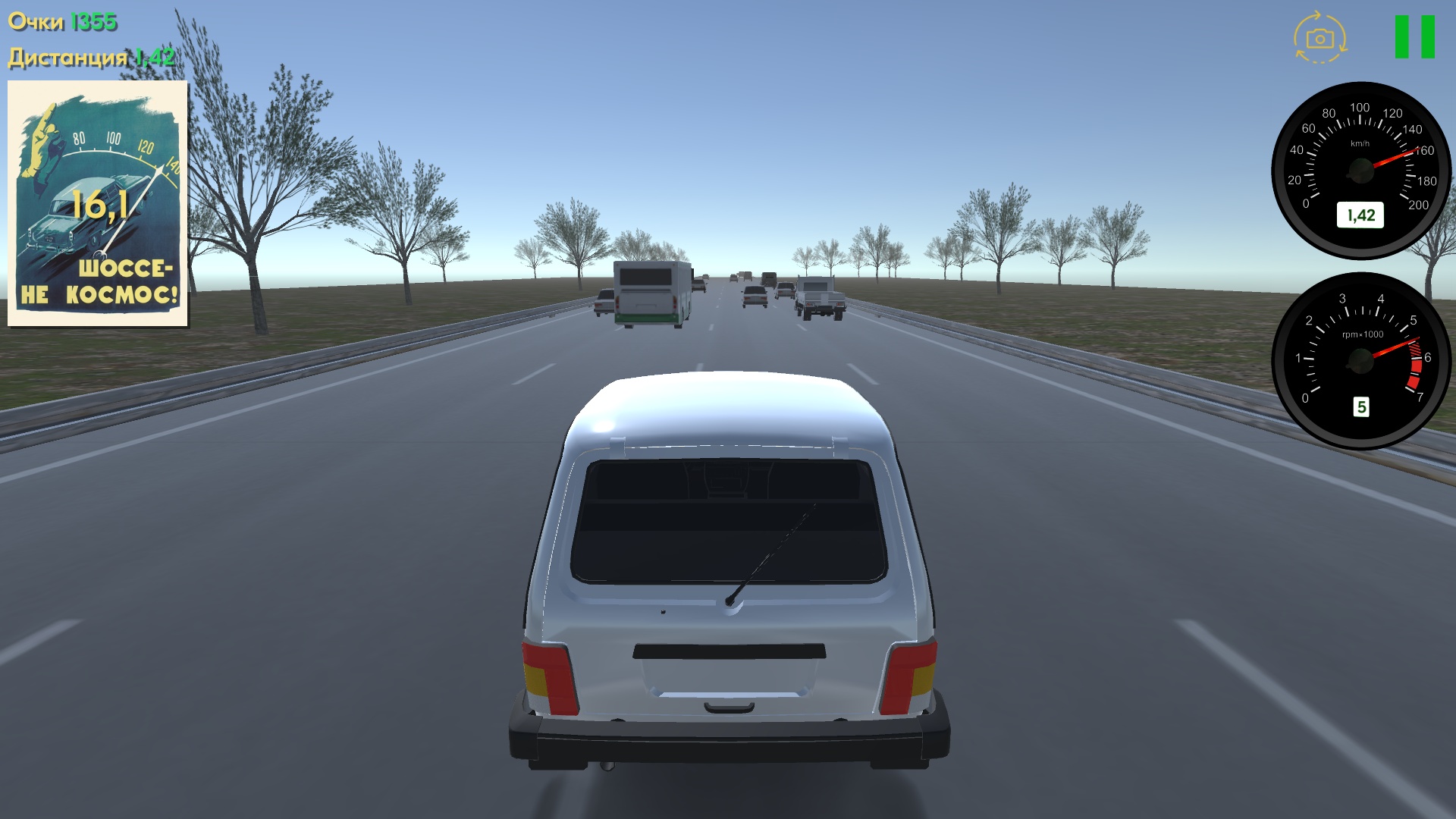Toggle pause by clicking the pause bars
The width and height of the screenshot is (1456, 819).
click(x=1417, y=36)
